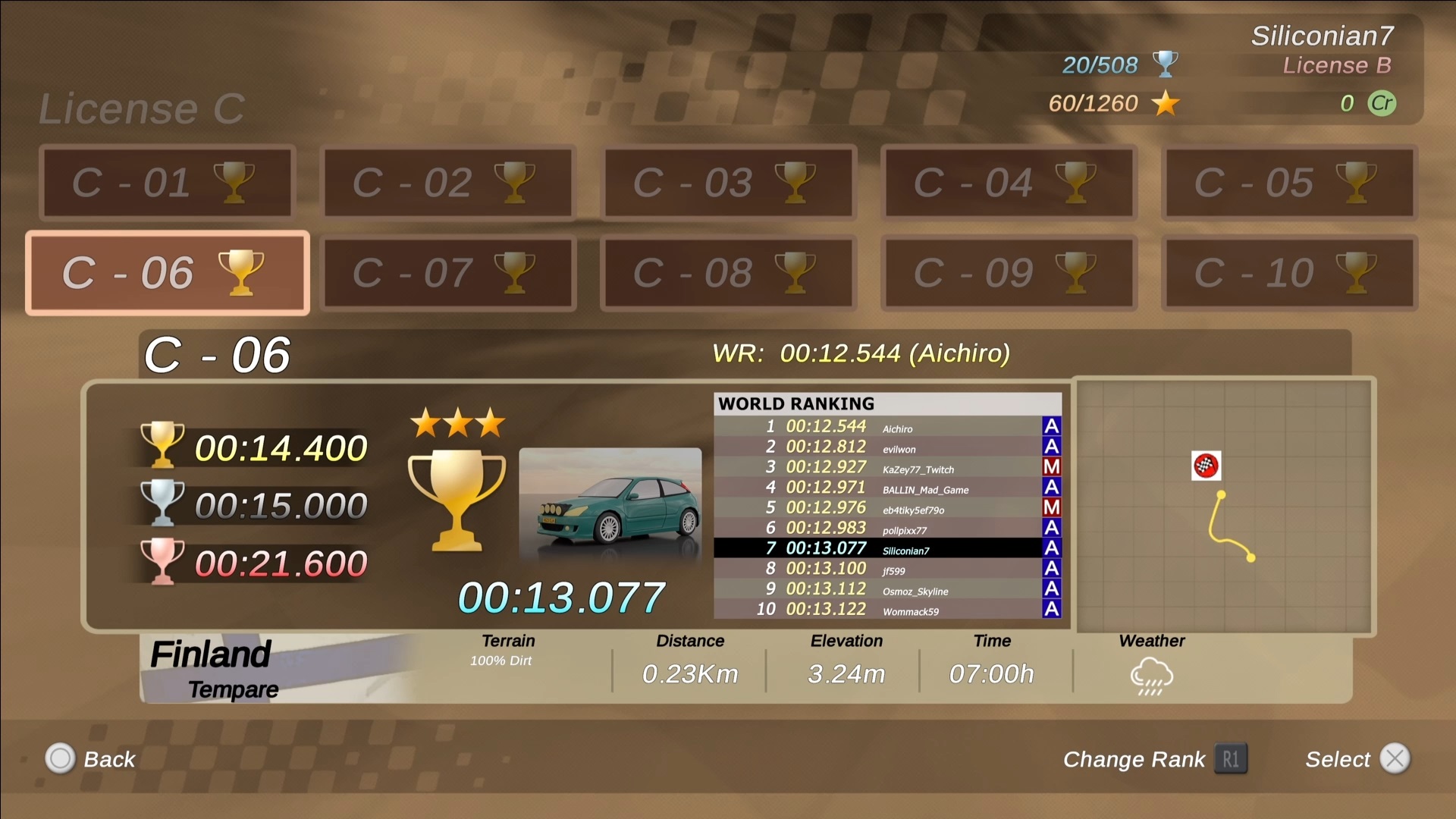Click the checkered finish flag marker
This screenshot has width=1456, height=819.
point(1206,466)
